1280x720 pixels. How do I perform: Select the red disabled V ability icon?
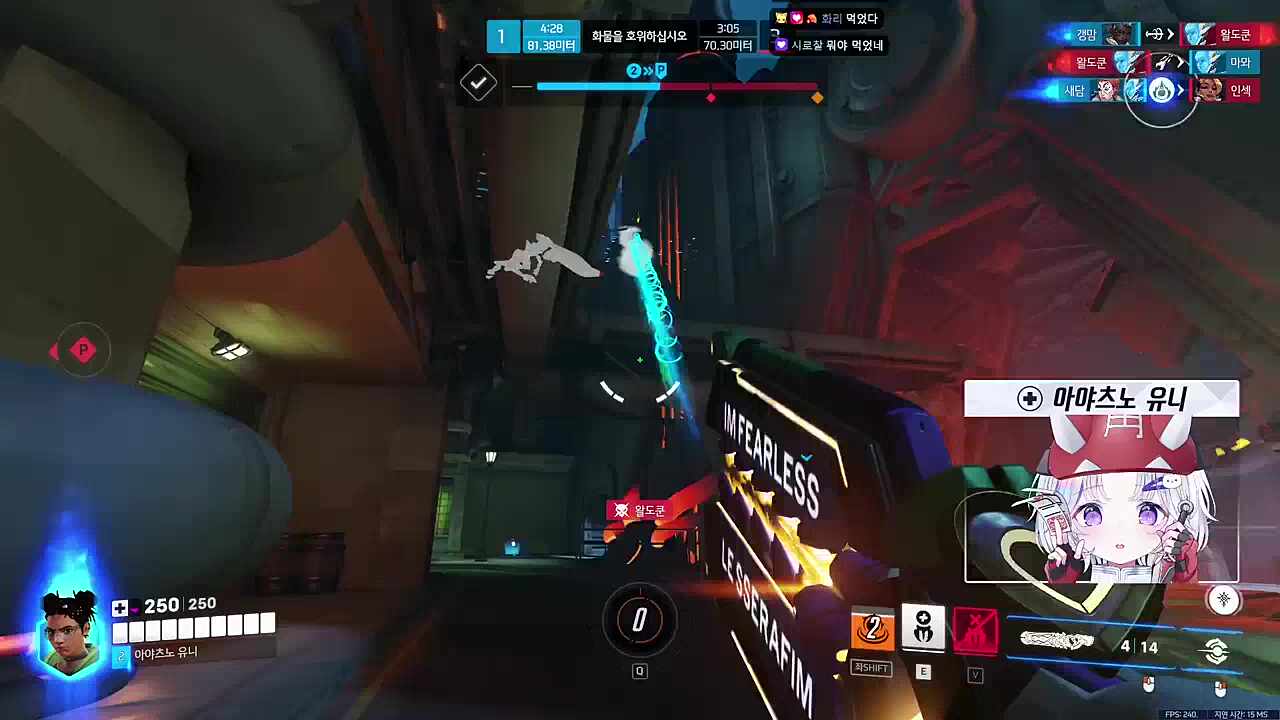pyautogui.click(x=975, y=630)
